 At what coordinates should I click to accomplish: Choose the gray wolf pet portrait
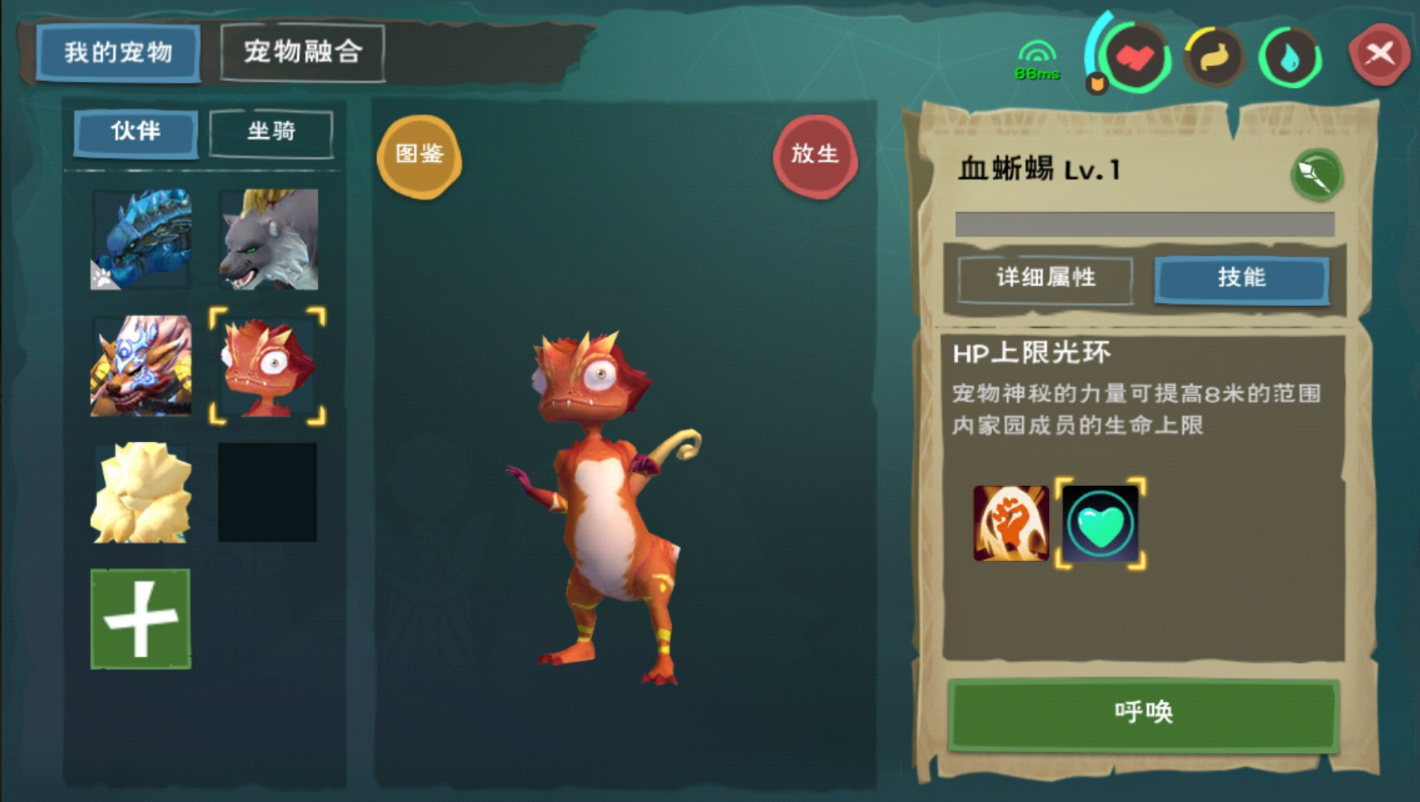coord(268,240)
